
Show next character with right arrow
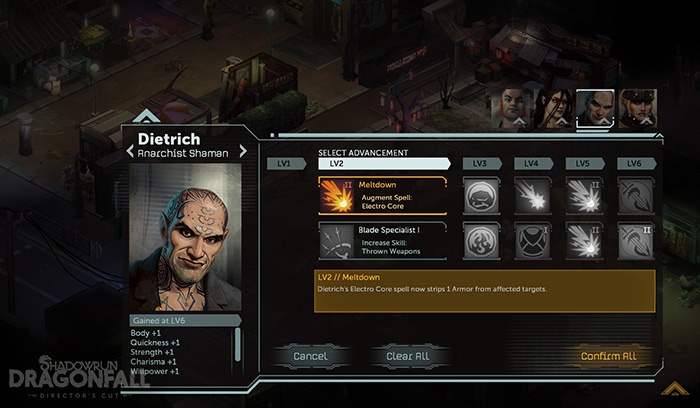coord(241,153)
